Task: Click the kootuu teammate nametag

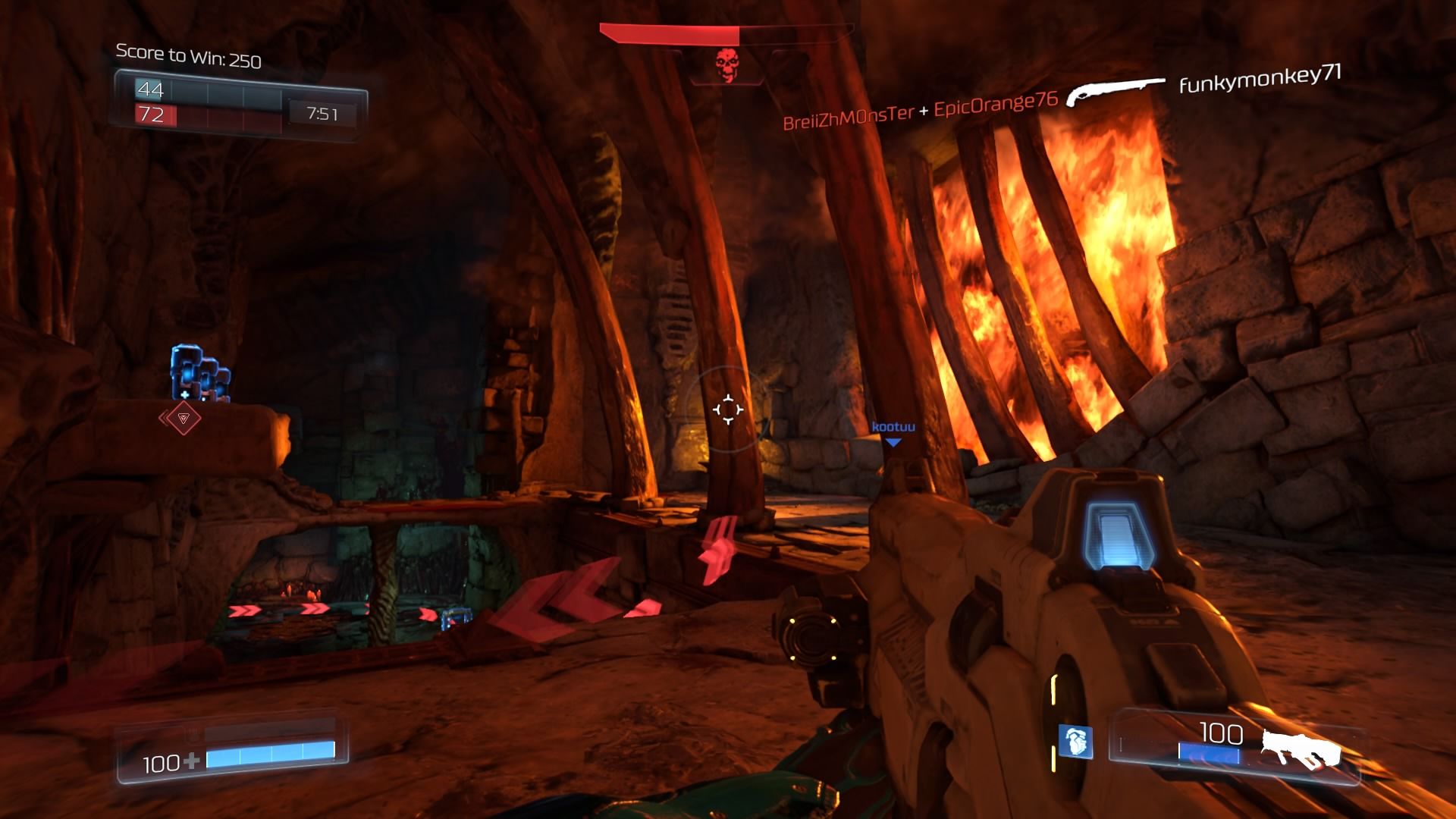Action: click(x=895, y=426)
